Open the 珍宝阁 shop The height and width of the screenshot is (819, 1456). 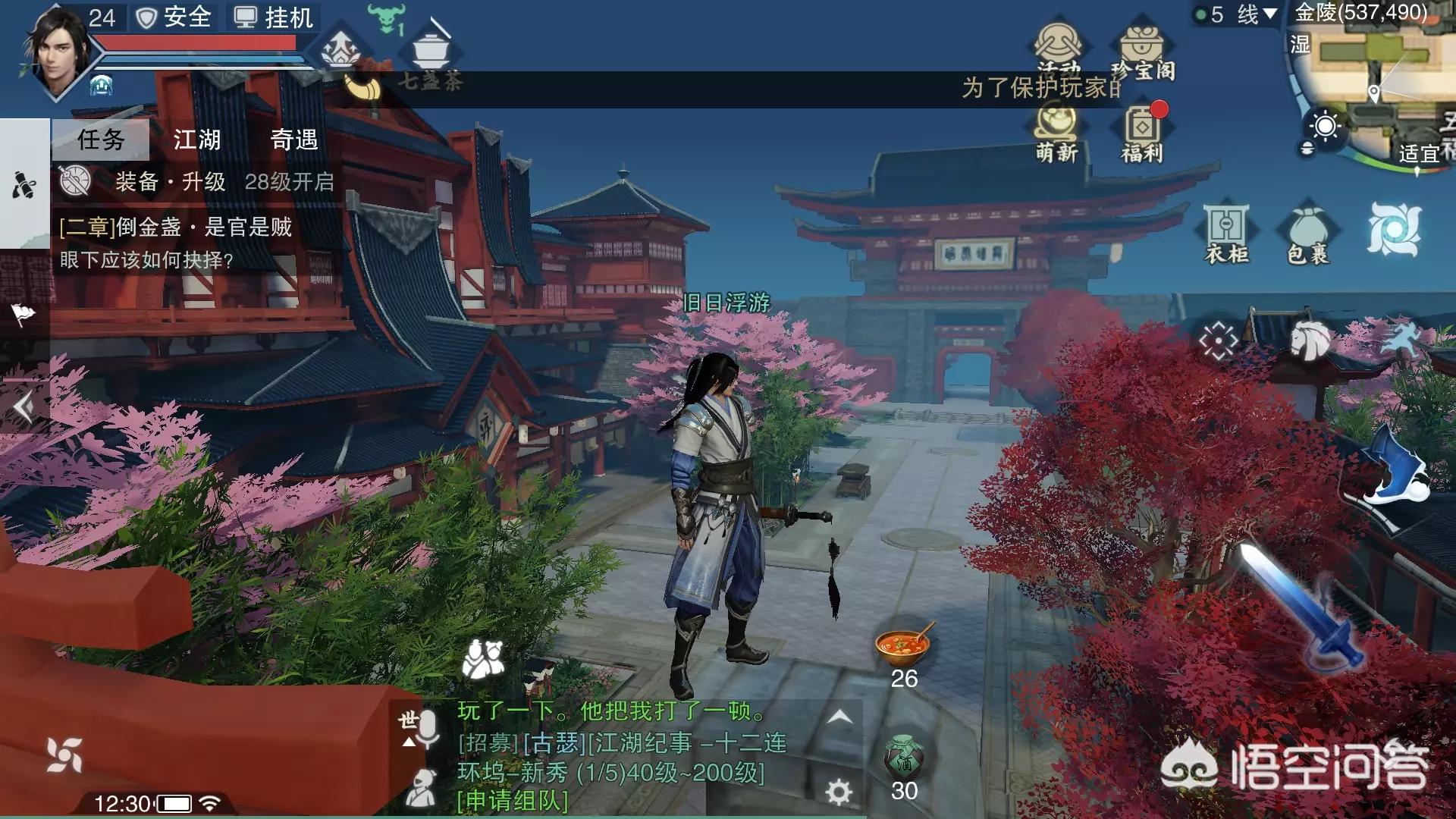click(x=1142, y=53)
